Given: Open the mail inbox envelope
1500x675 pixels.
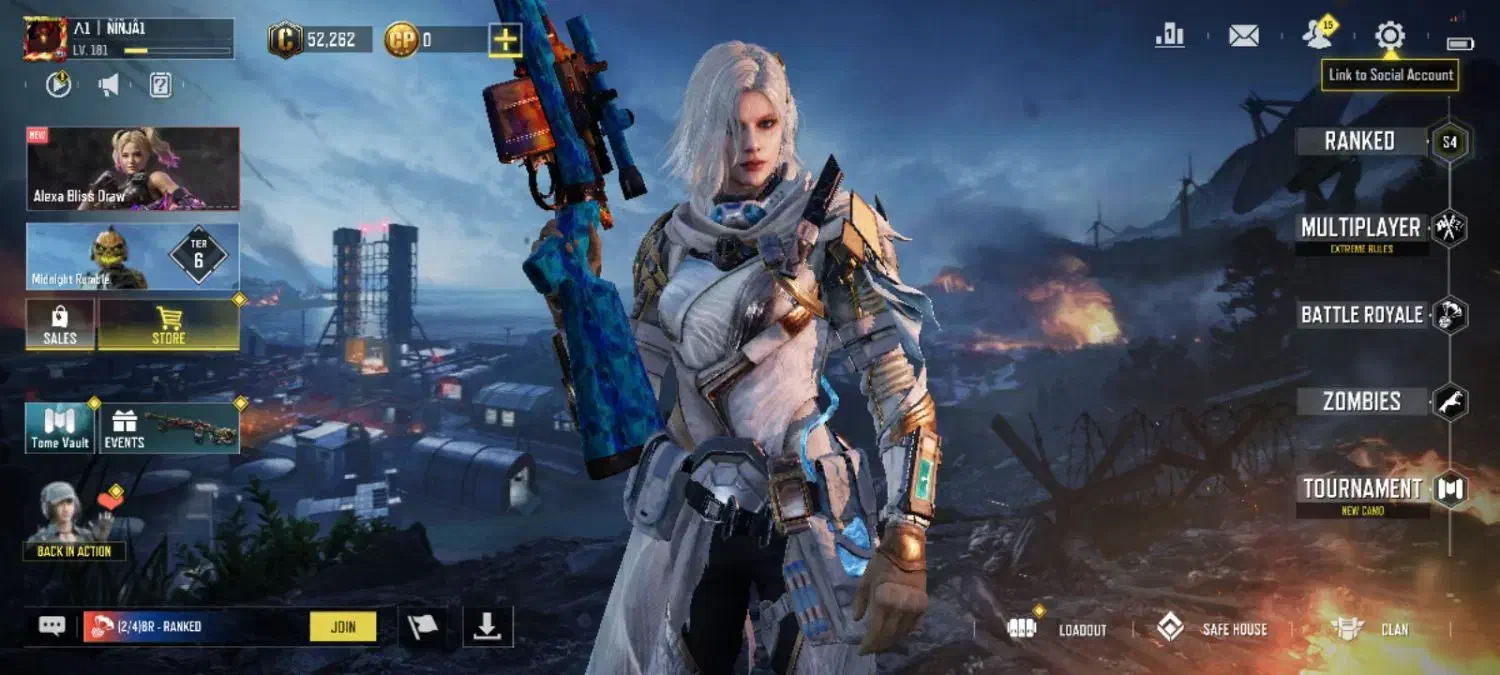Looking at the screenshot, I should pyautogui.click(x=1243, y=37).
